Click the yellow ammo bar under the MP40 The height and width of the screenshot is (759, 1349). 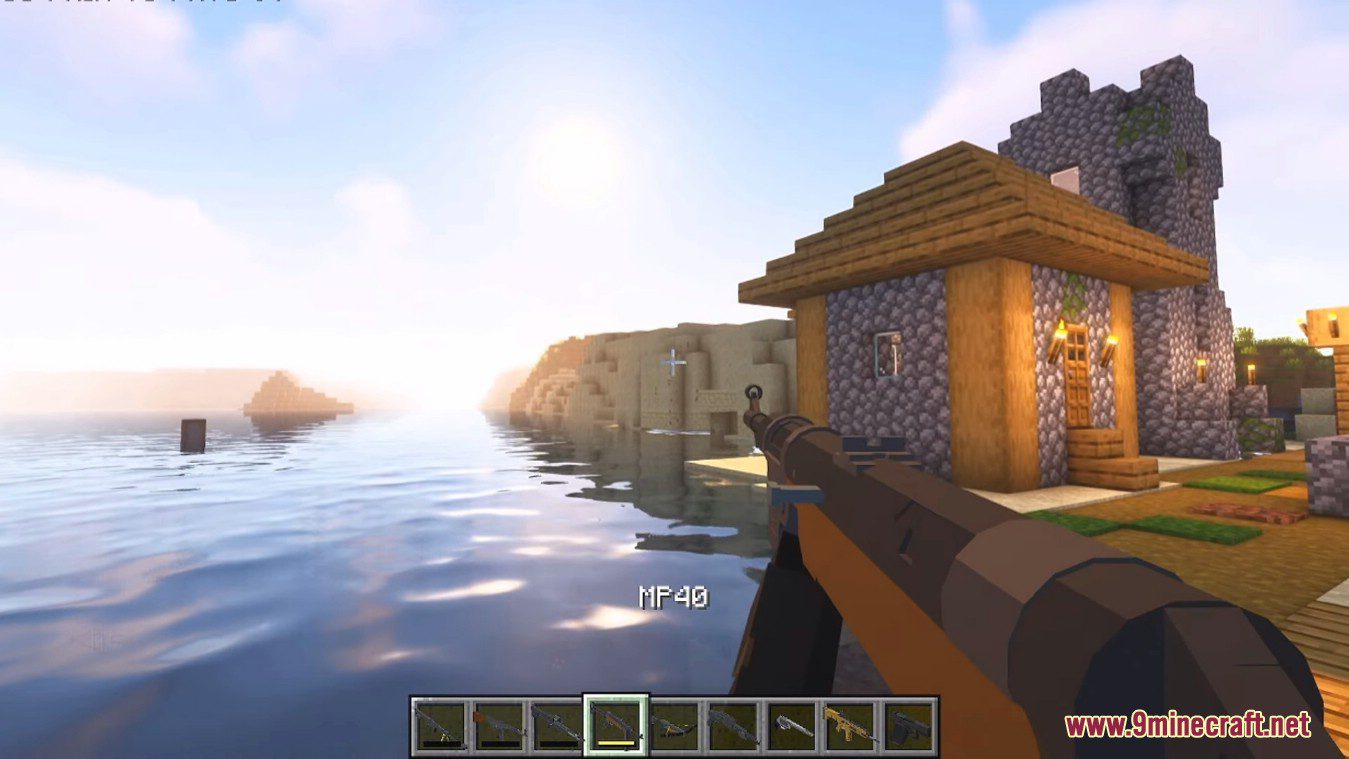pos(614,744)
